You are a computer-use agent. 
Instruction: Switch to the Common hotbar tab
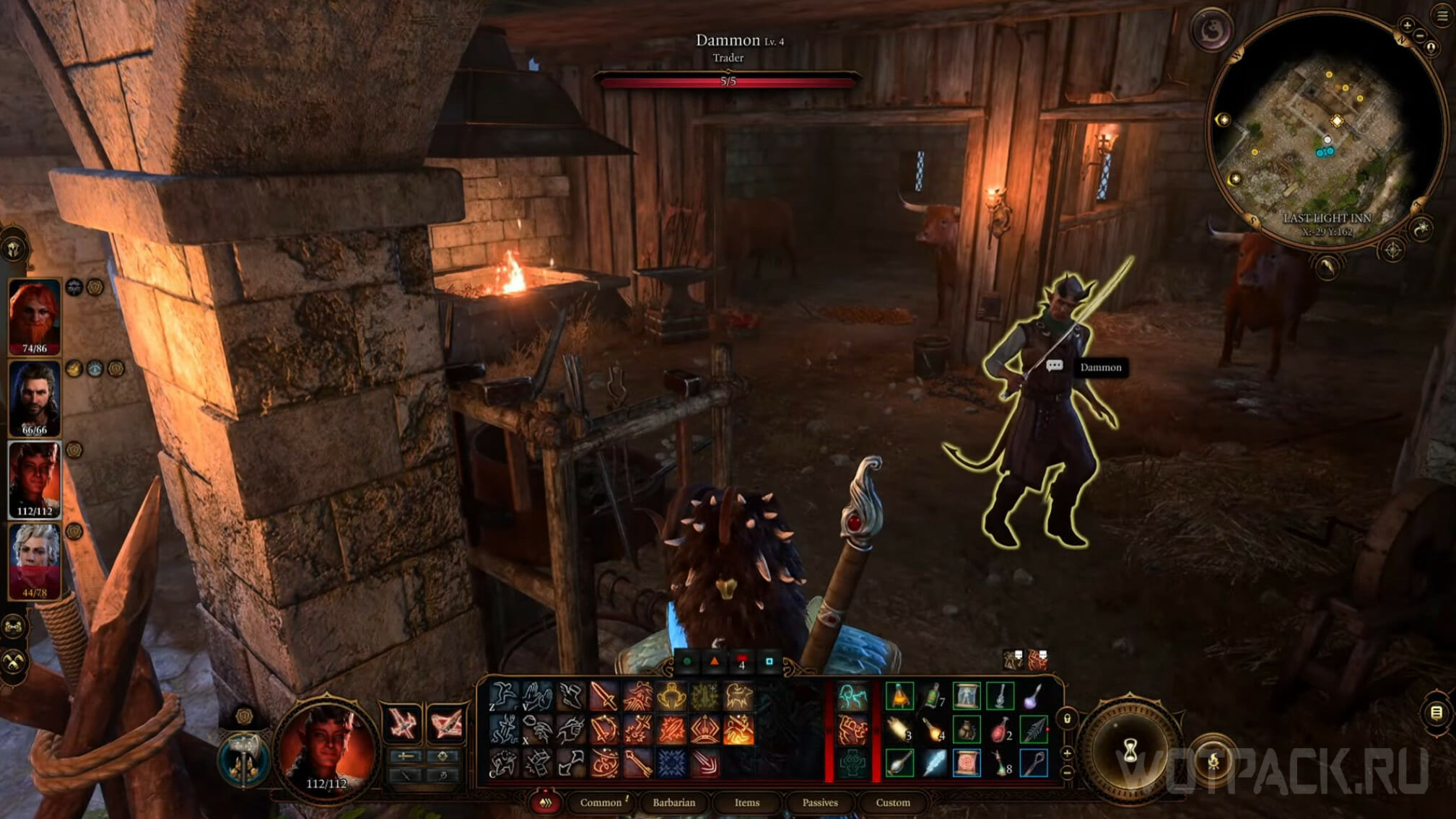point(601,802)
